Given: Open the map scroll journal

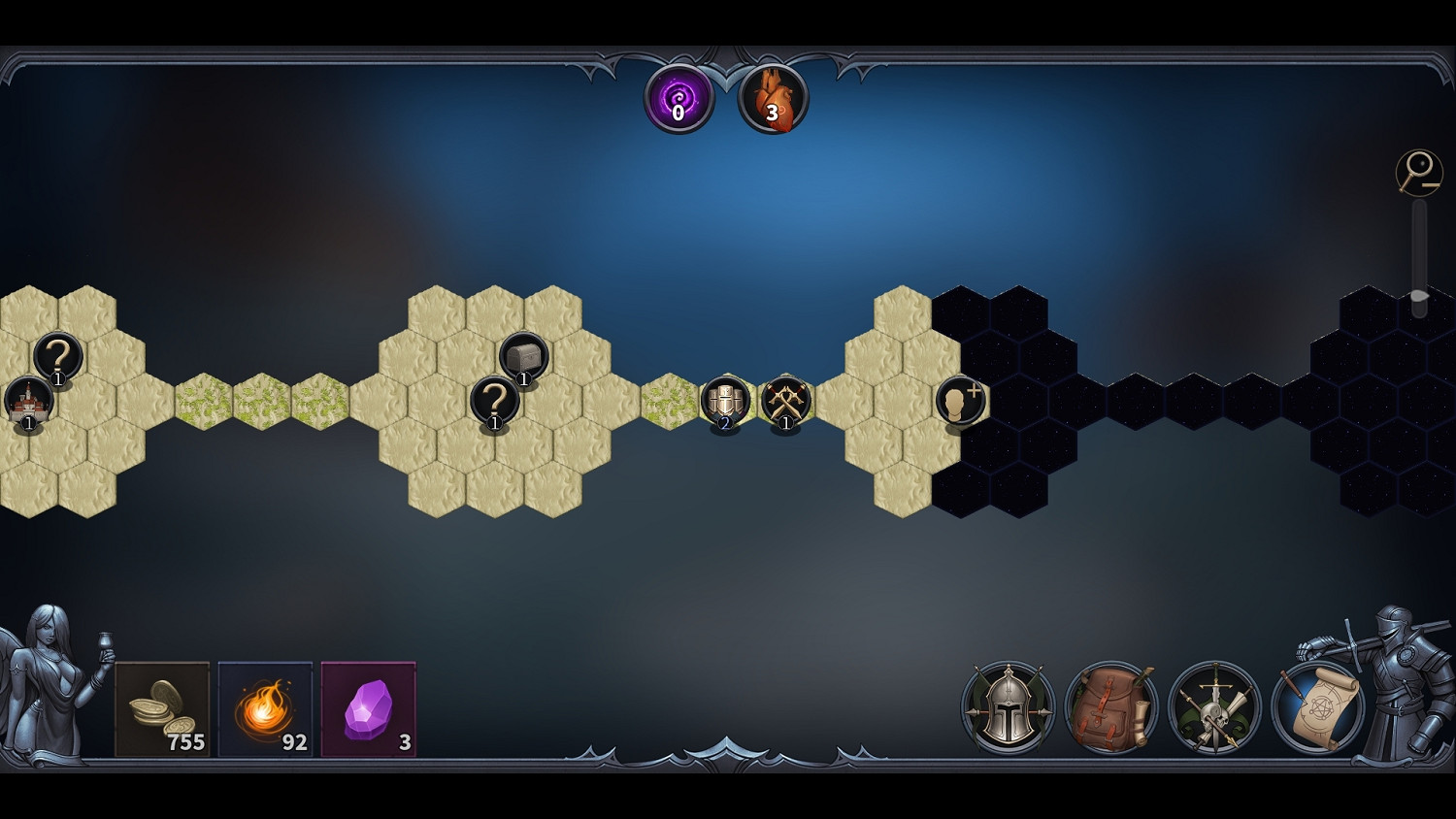Looking at the screenshot, I should click(1320, 707).
